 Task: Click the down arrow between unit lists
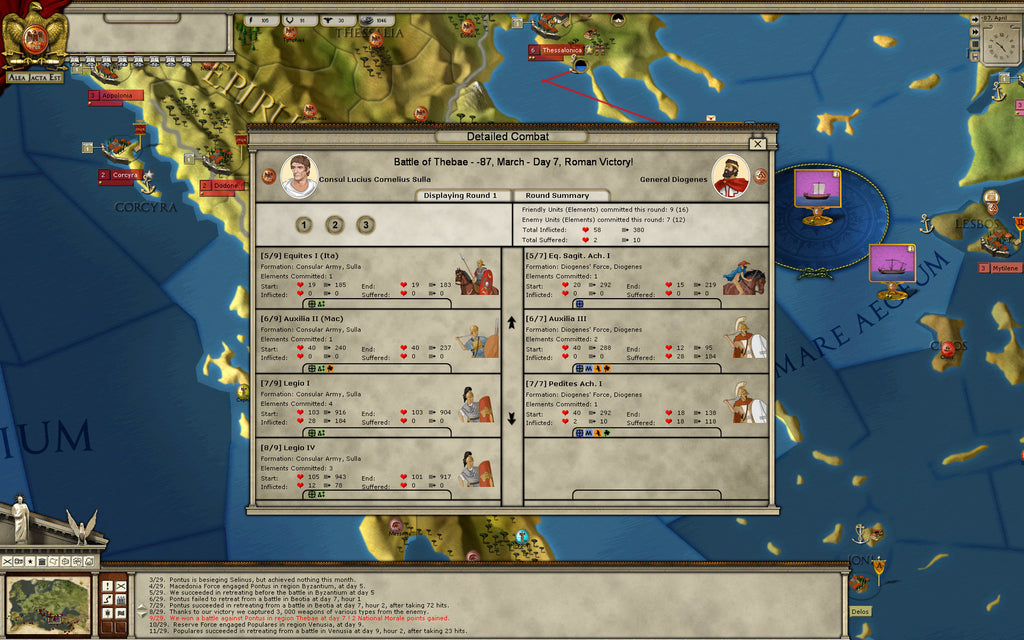click(x=511, y=418)
